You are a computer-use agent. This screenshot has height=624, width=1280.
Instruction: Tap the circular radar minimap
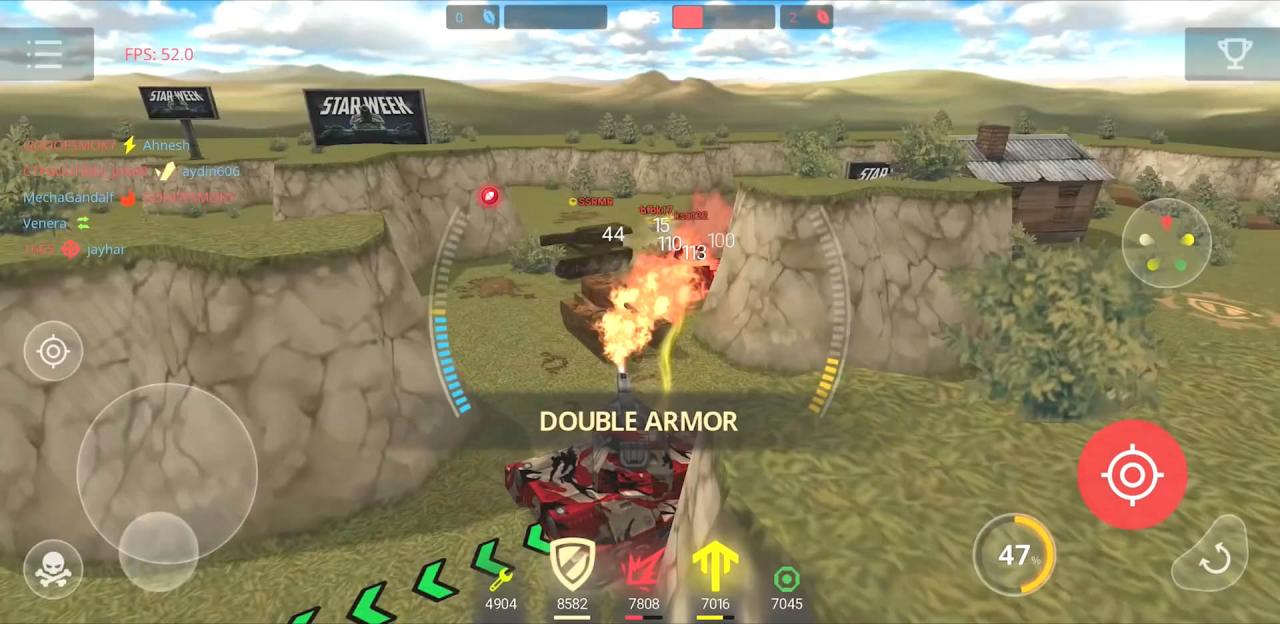[x=1166, y=243]
